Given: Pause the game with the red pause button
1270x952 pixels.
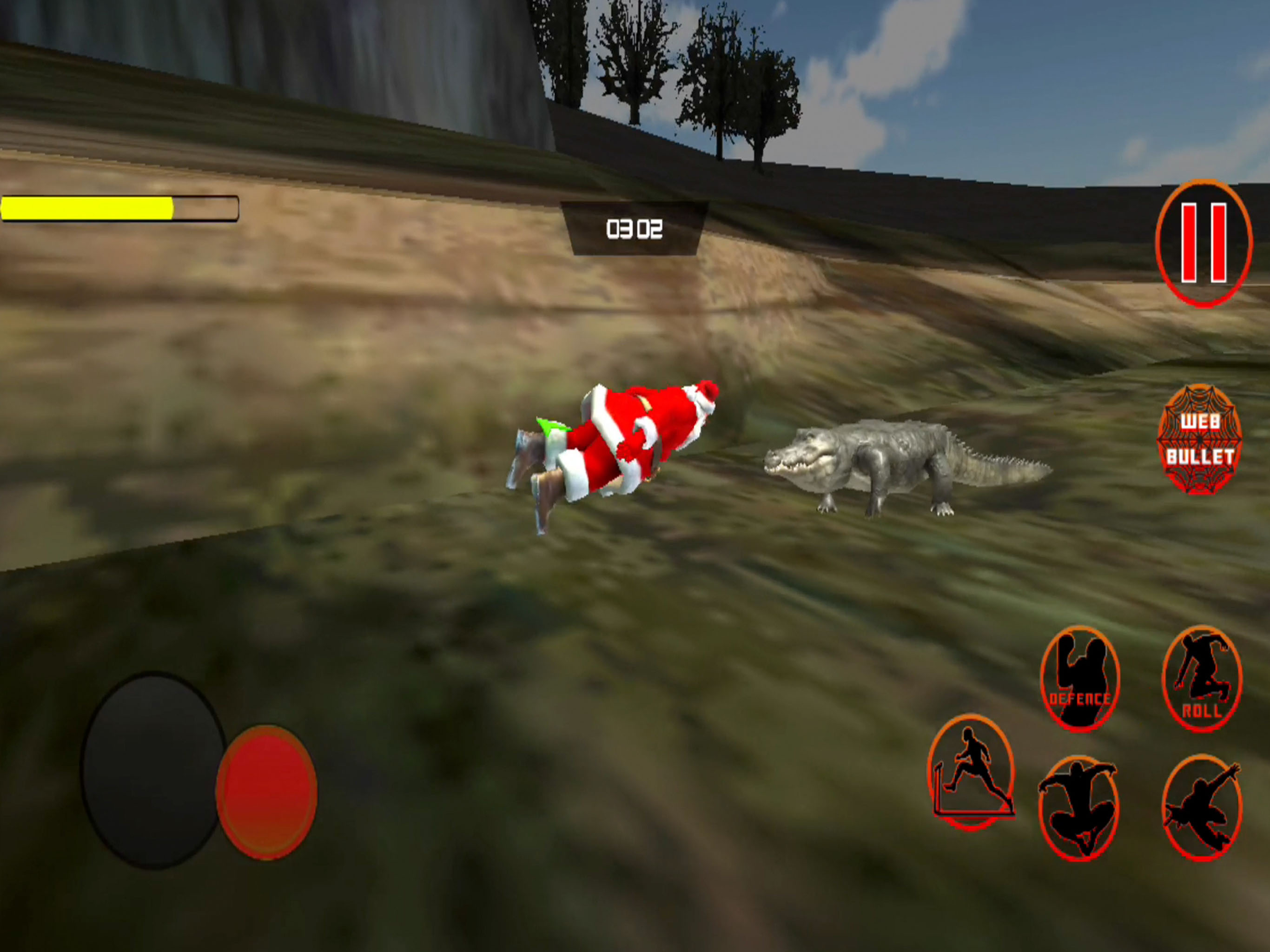Looking at the screenshot, I should click(1204, 244).
